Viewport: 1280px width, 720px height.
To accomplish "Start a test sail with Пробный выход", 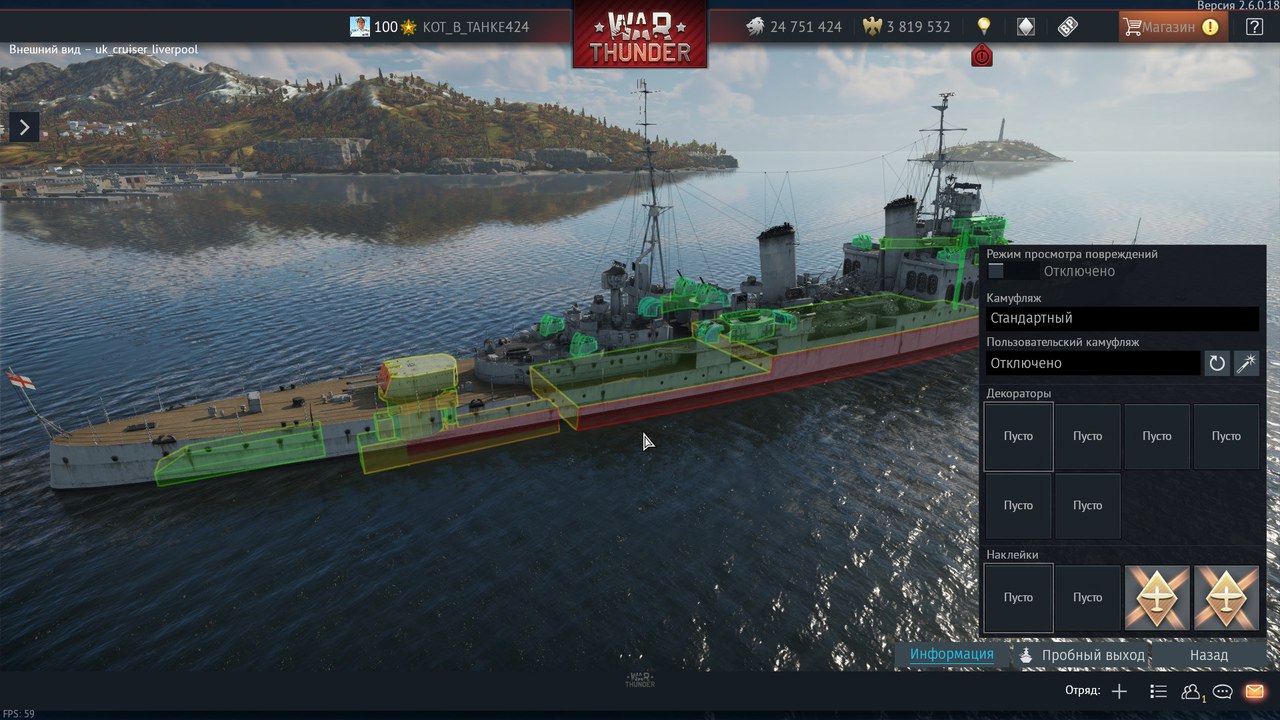I will 1082,655.
